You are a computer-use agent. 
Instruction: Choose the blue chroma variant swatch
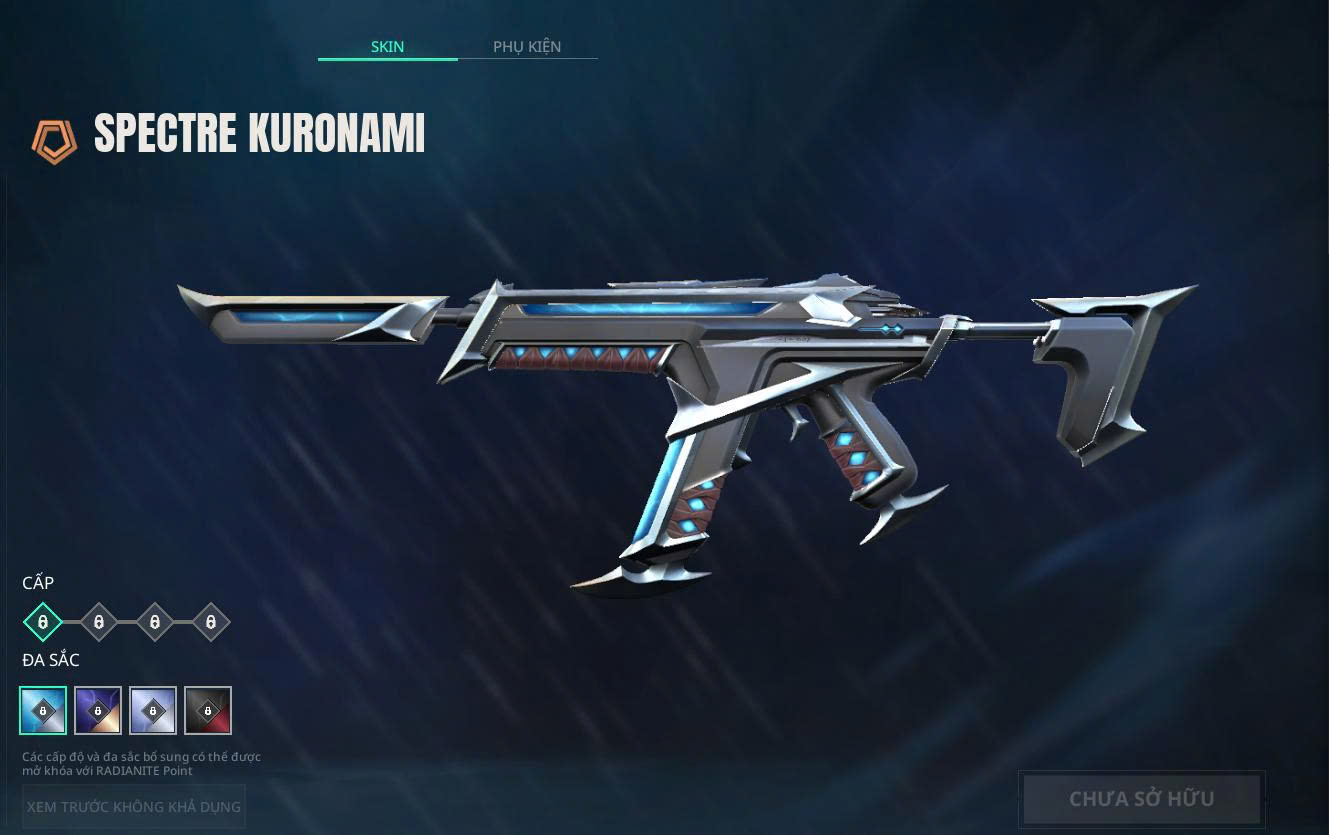[43, 710]
